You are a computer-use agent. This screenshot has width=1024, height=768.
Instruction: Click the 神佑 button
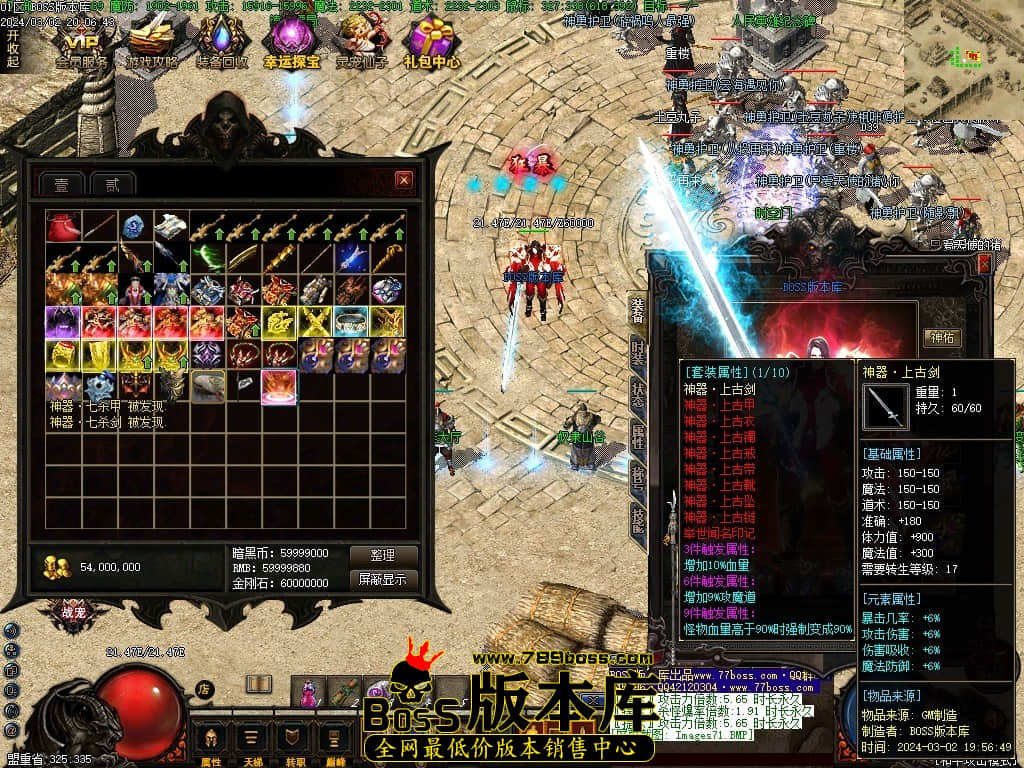(943, 338)
